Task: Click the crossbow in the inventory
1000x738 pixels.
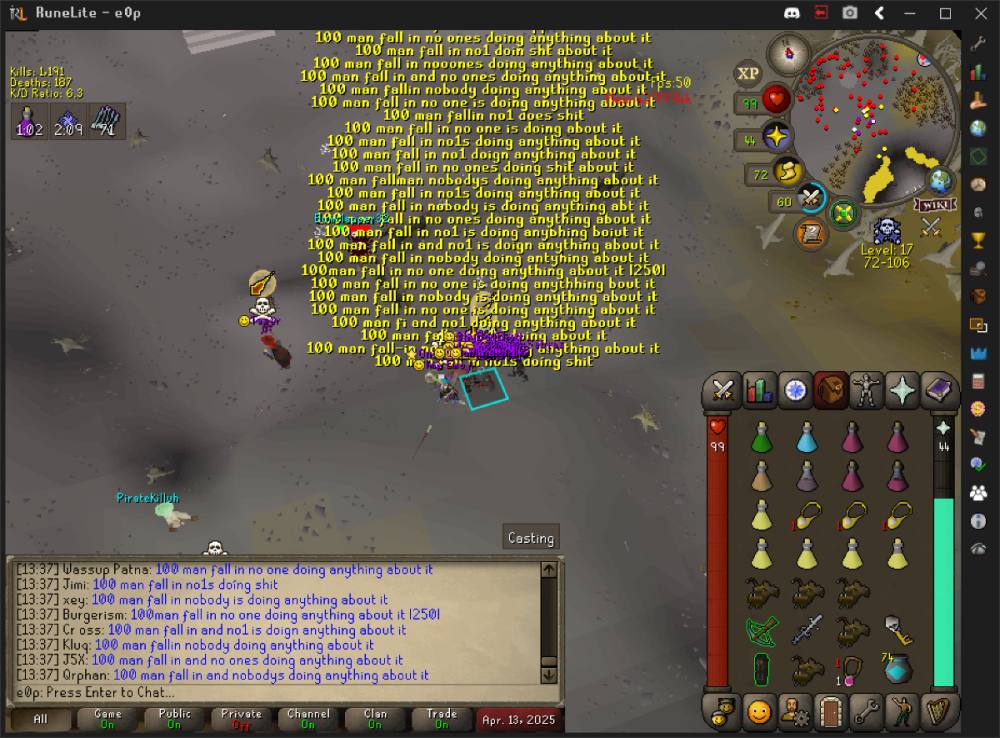Action: click(x=762, y=630)
